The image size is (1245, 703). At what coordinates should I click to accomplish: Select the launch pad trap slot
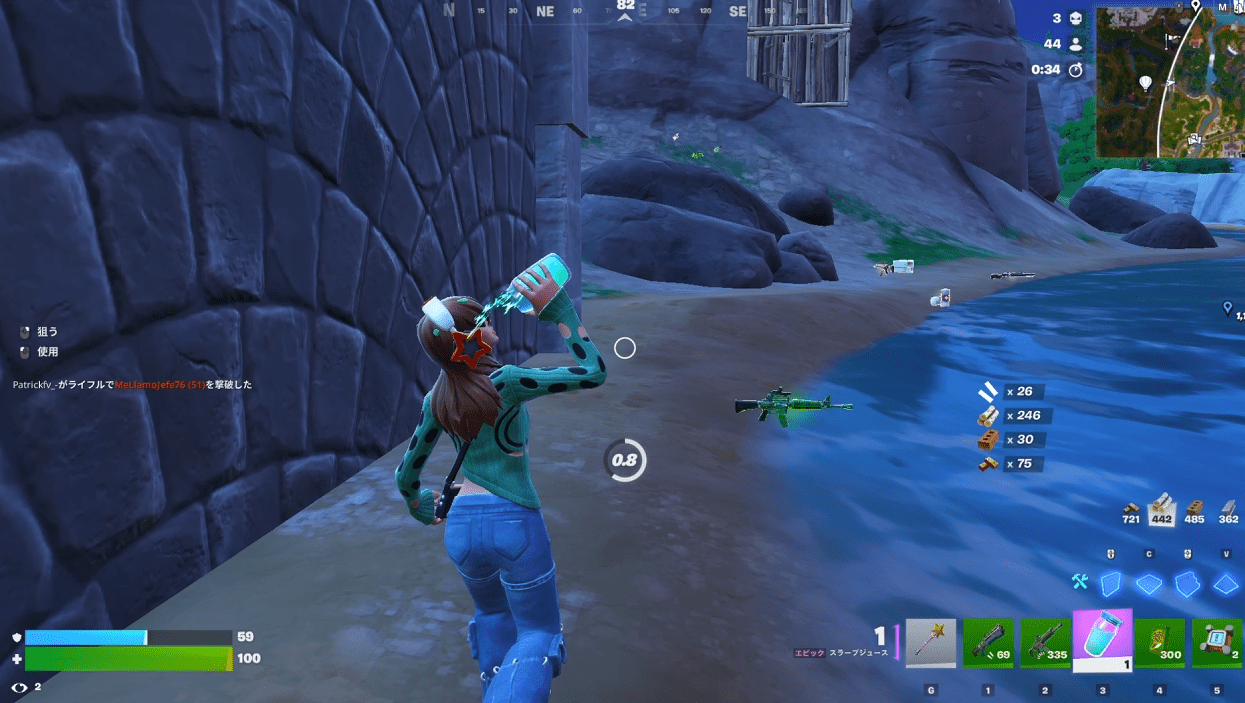click(x=1216, y=643)
